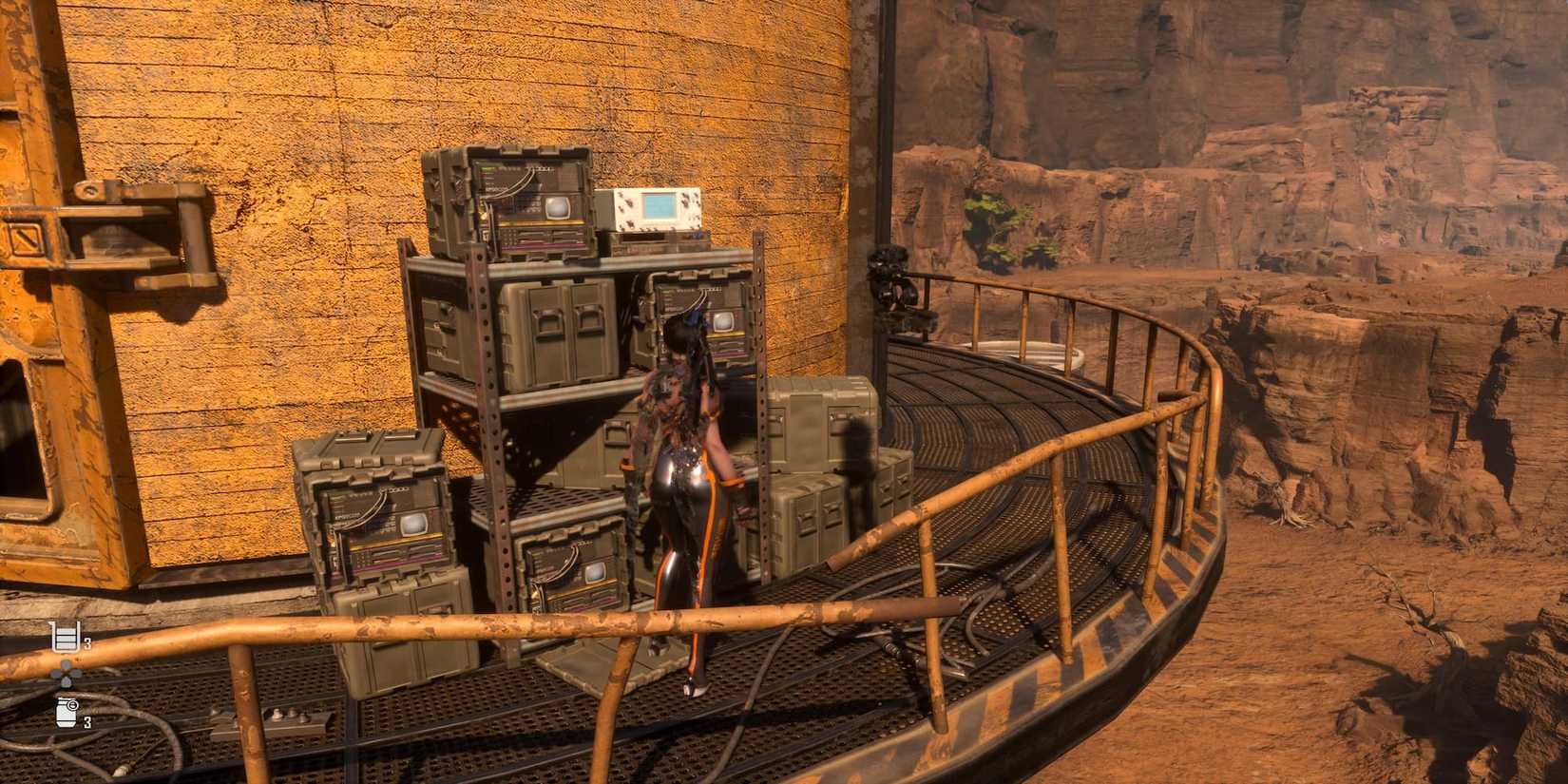Select the grenade consumable icon
1568x784 pixels.
pos(65,713)
